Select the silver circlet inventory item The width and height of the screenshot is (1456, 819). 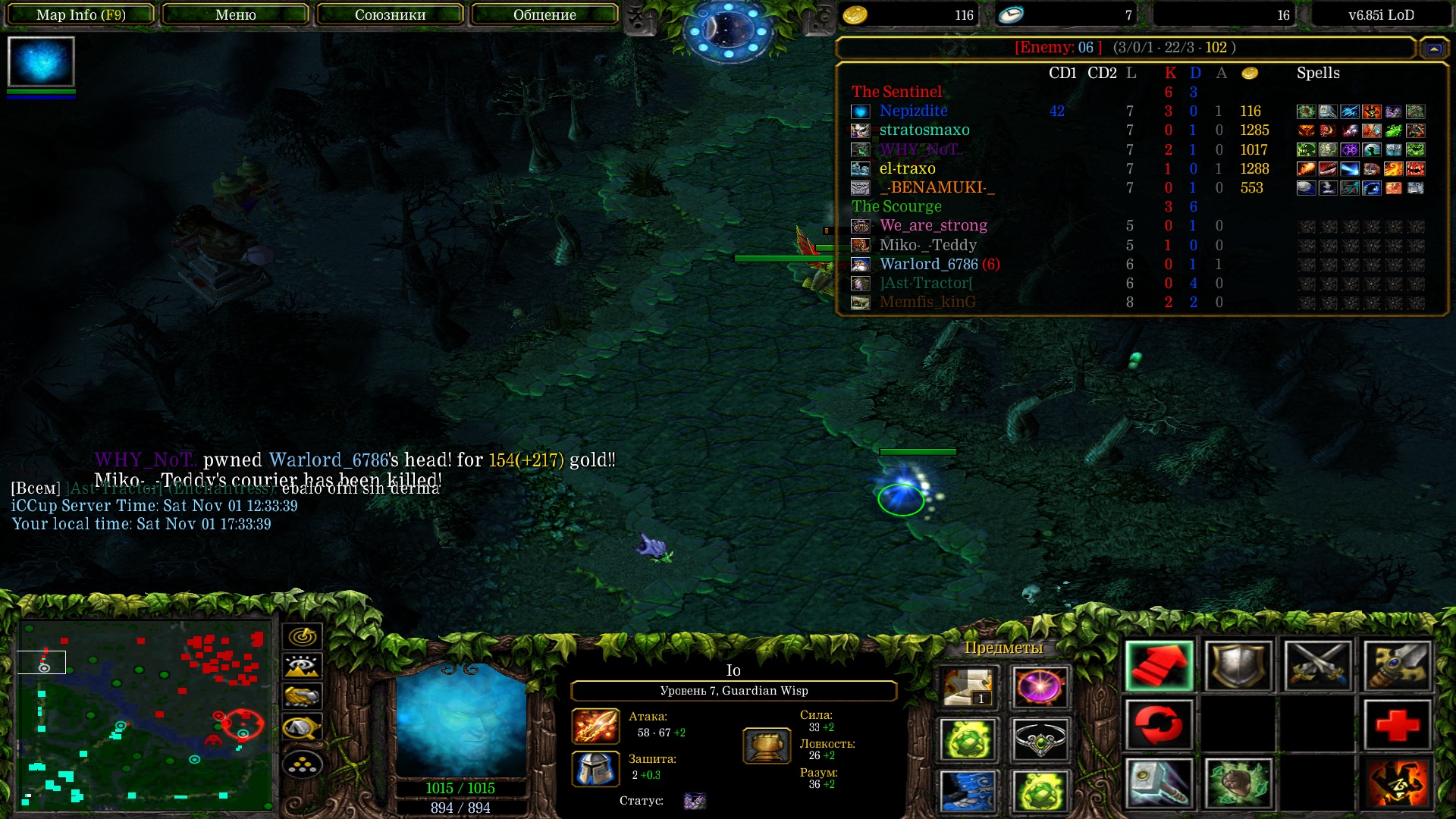coord(1040,739)
